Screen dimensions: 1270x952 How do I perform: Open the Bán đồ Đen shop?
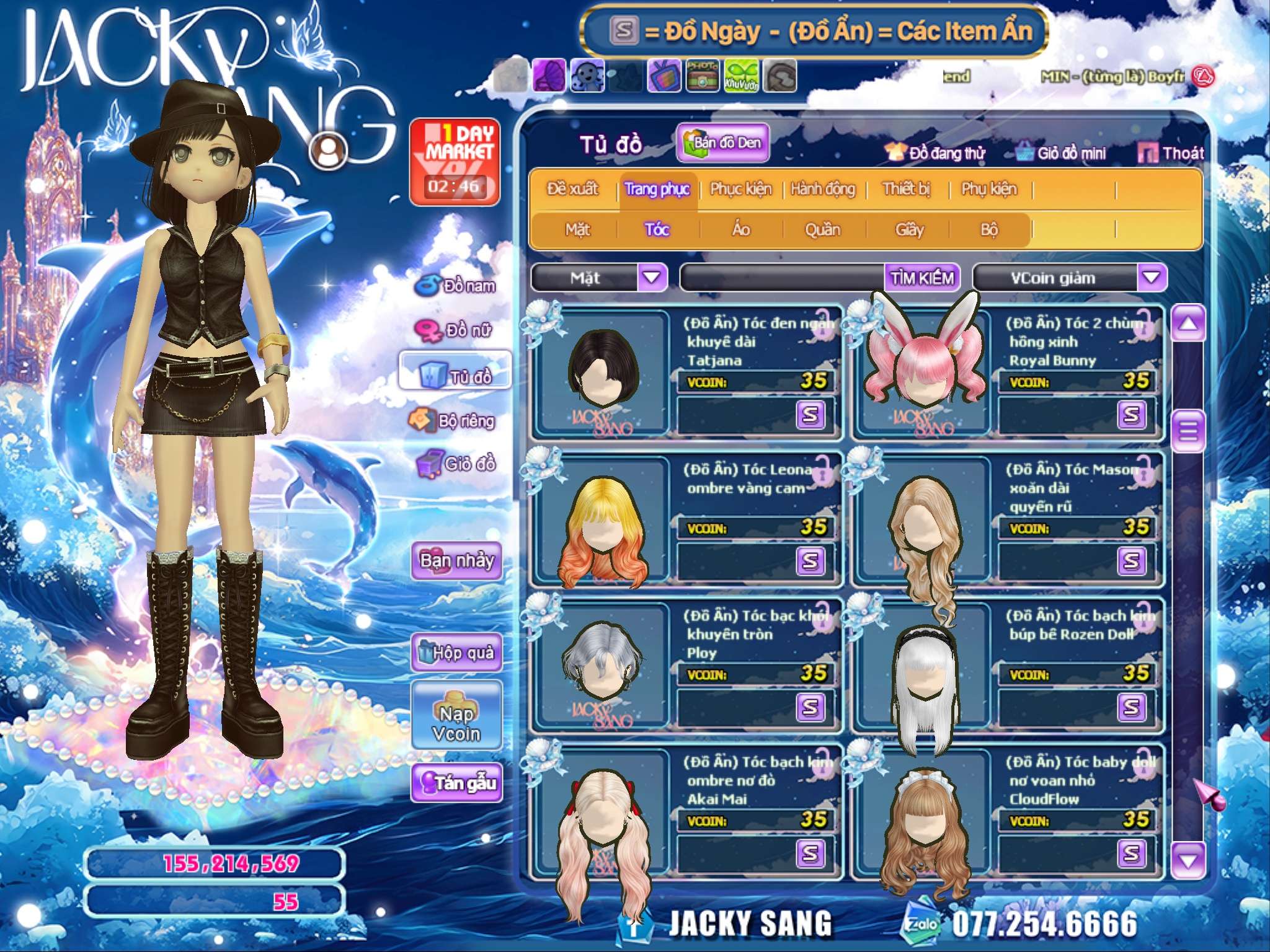coord(723,143)
